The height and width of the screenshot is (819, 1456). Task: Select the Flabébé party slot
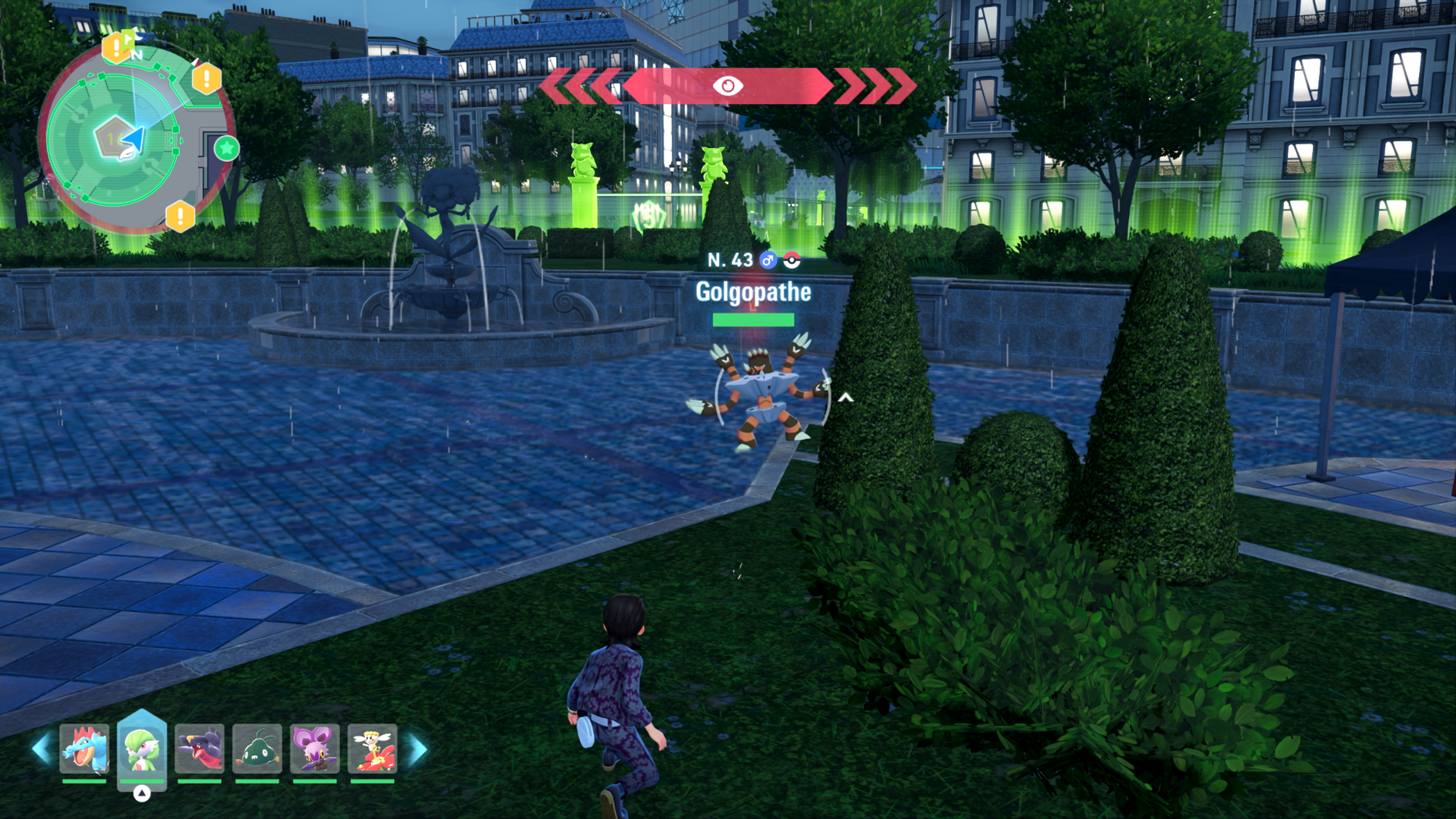pos(372,748)
